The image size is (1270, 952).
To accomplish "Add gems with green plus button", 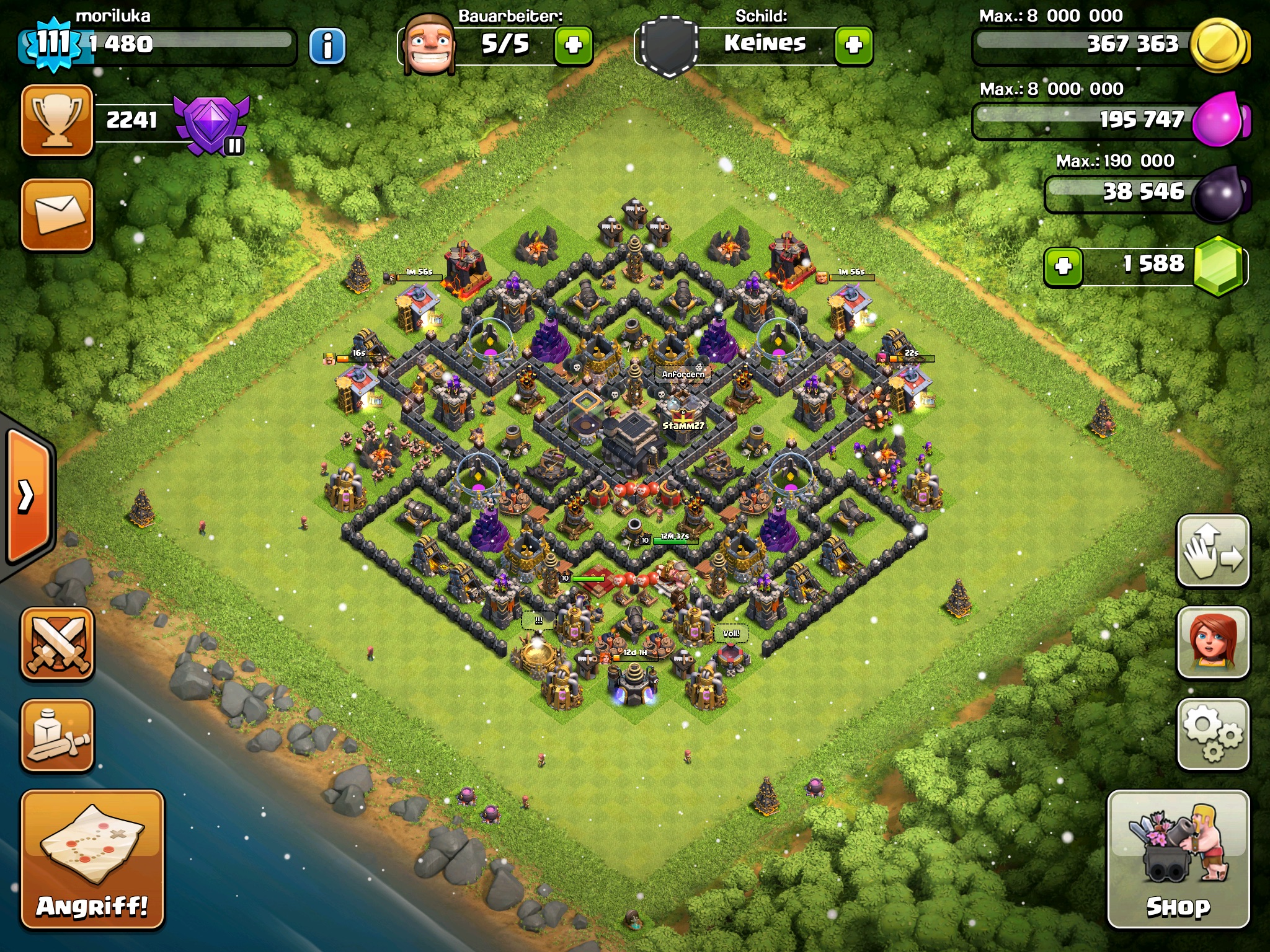I will [x=1064, y=267].
